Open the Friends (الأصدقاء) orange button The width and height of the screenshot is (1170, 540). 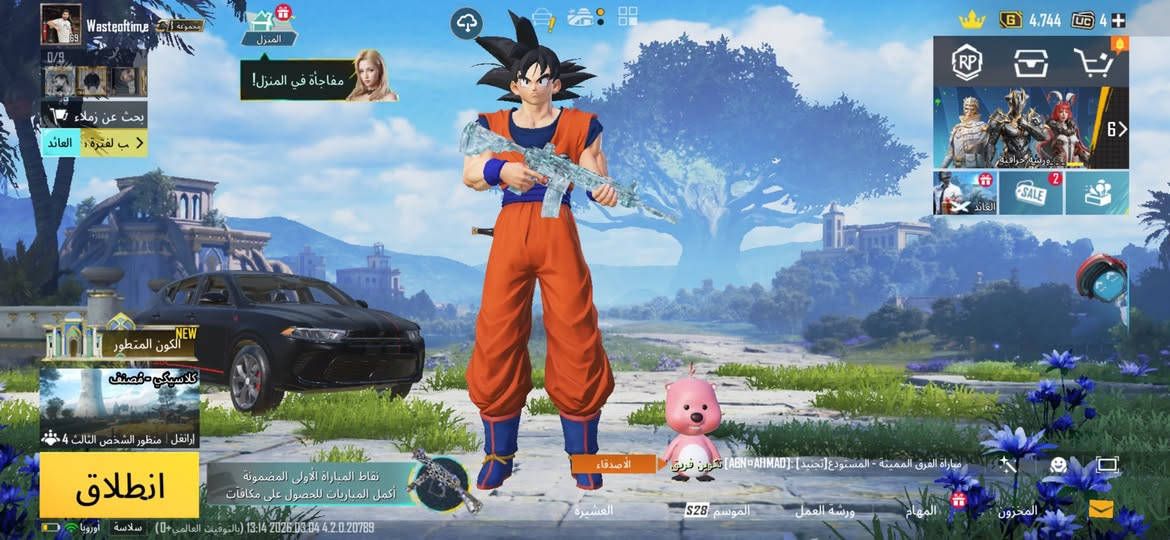pyautogui.click(x=613, y=464)
